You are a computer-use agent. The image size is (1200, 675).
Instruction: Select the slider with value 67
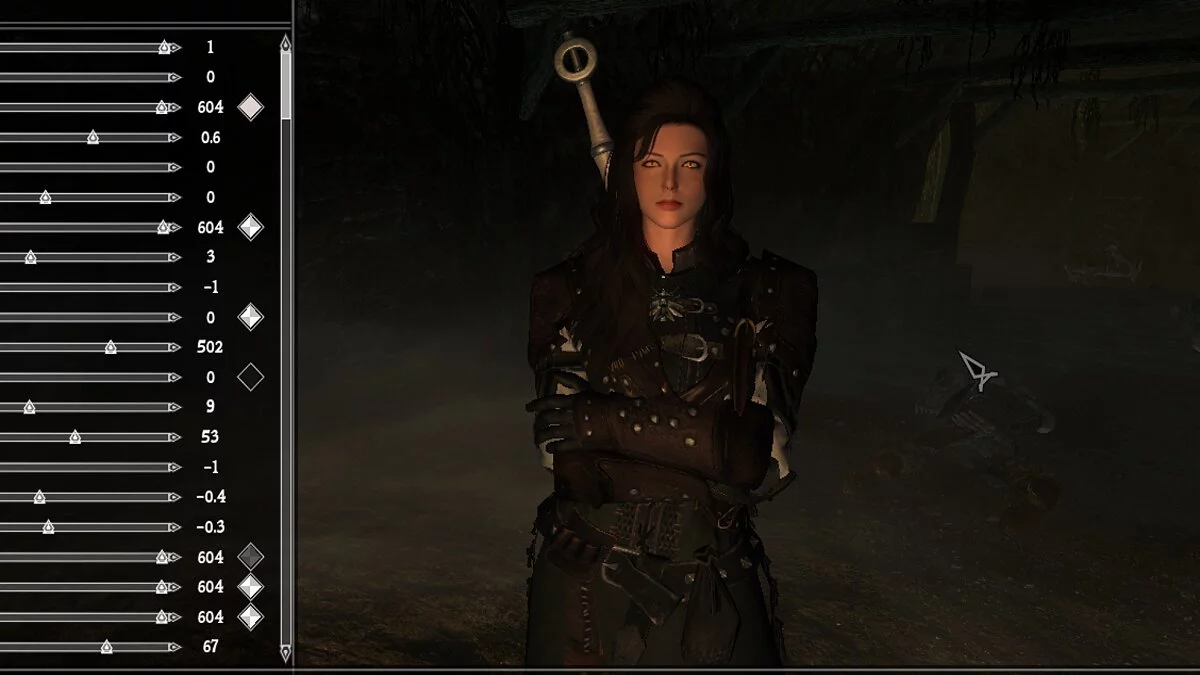click(107, 647)
